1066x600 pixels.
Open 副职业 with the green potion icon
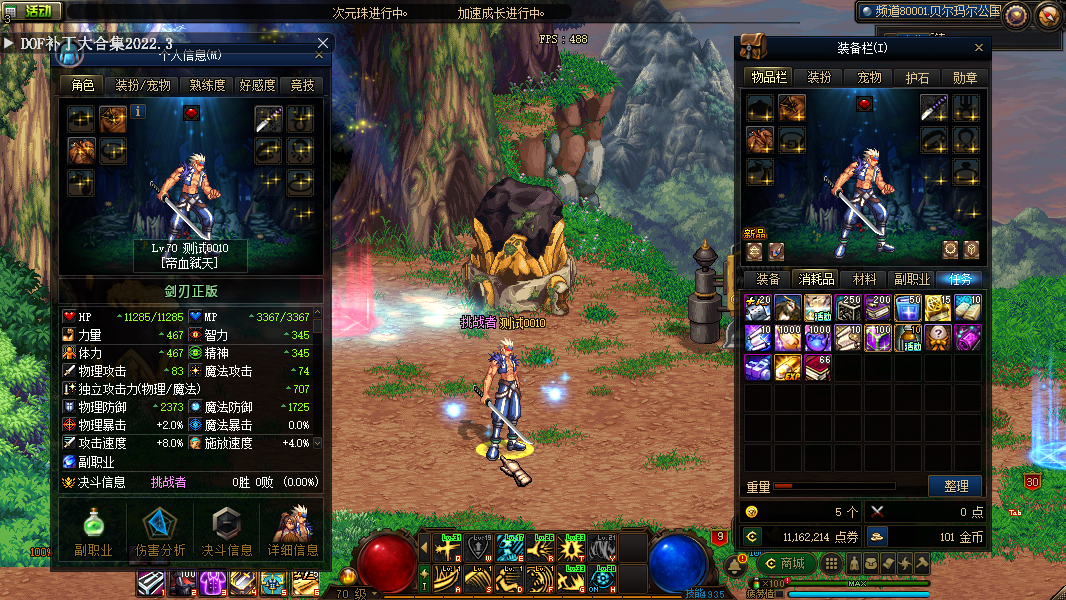point(92,530)
